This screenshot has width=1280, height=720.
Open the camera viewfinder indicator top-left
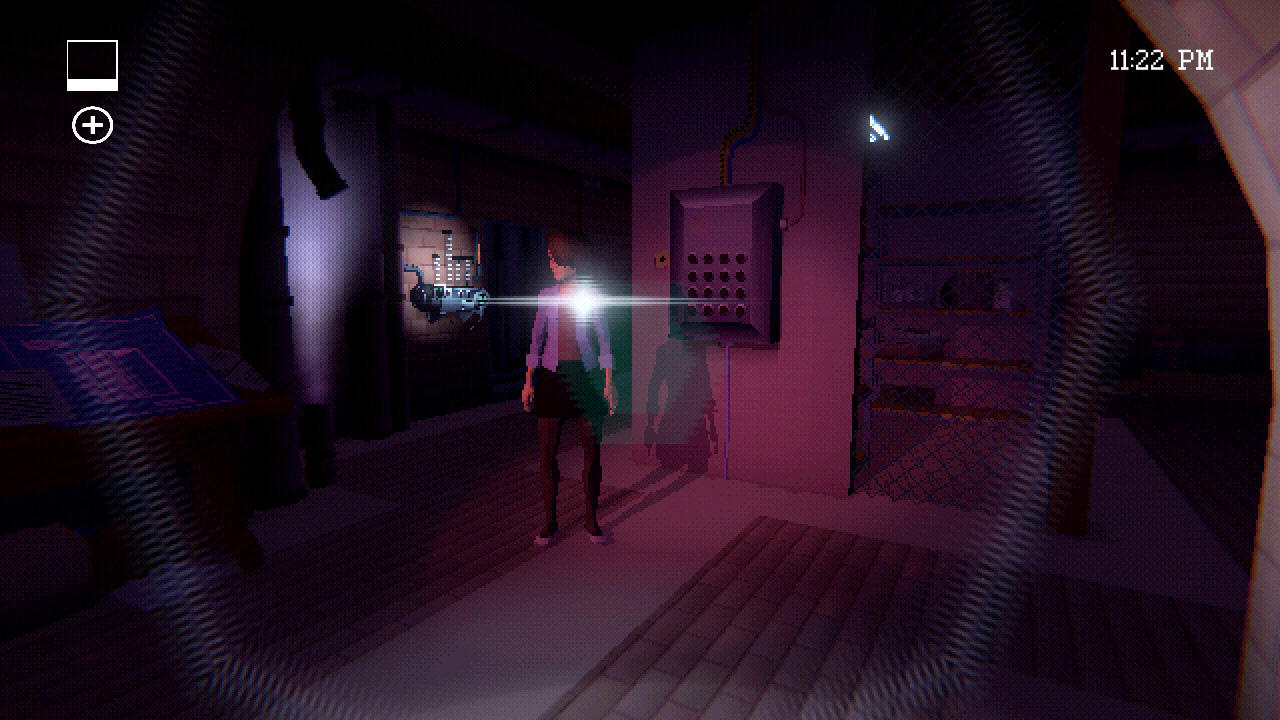click(91, 62)
